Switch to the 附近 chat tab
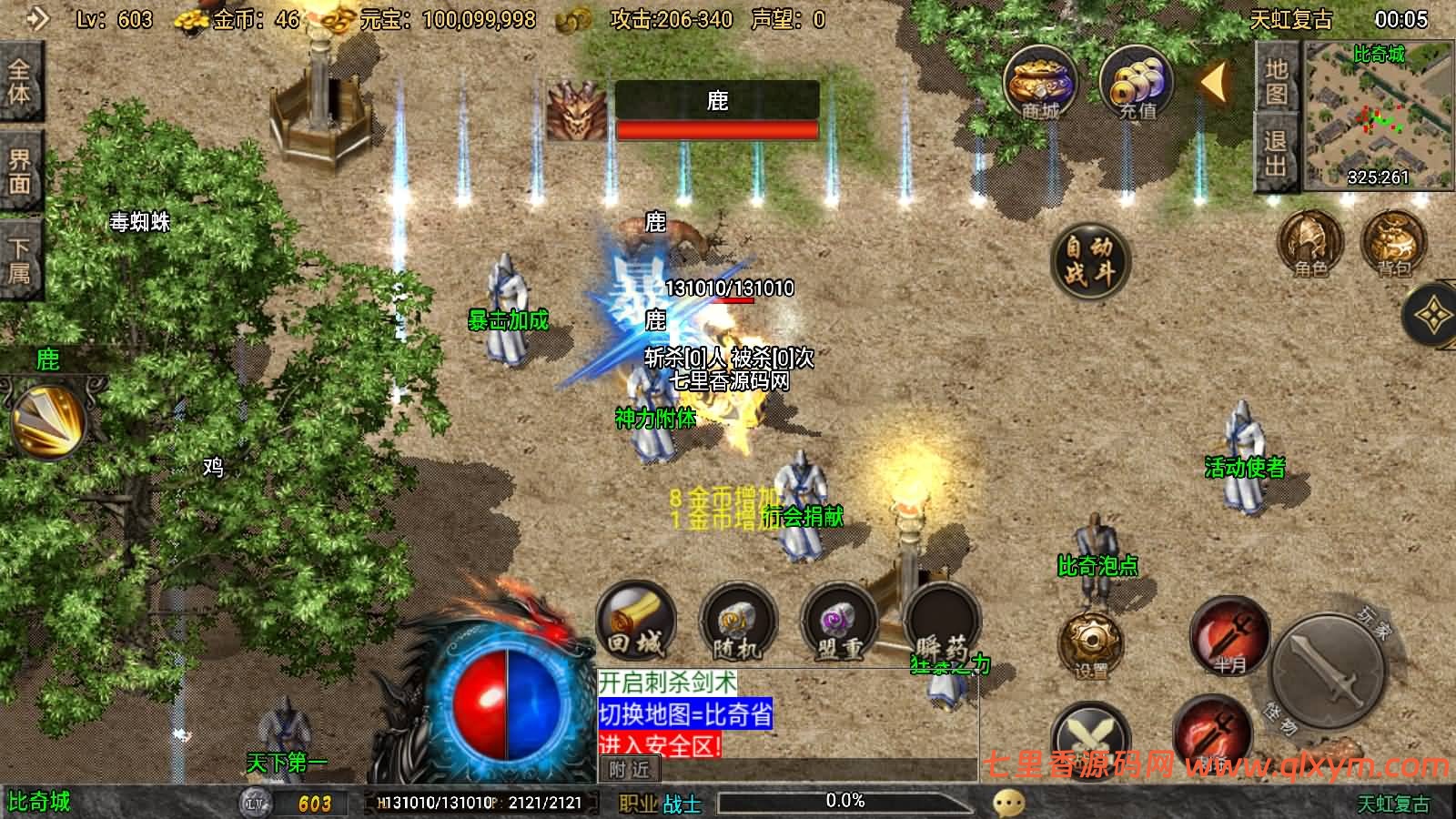The width and height of the screenshot is (1456, 819). tap(630, 770)
